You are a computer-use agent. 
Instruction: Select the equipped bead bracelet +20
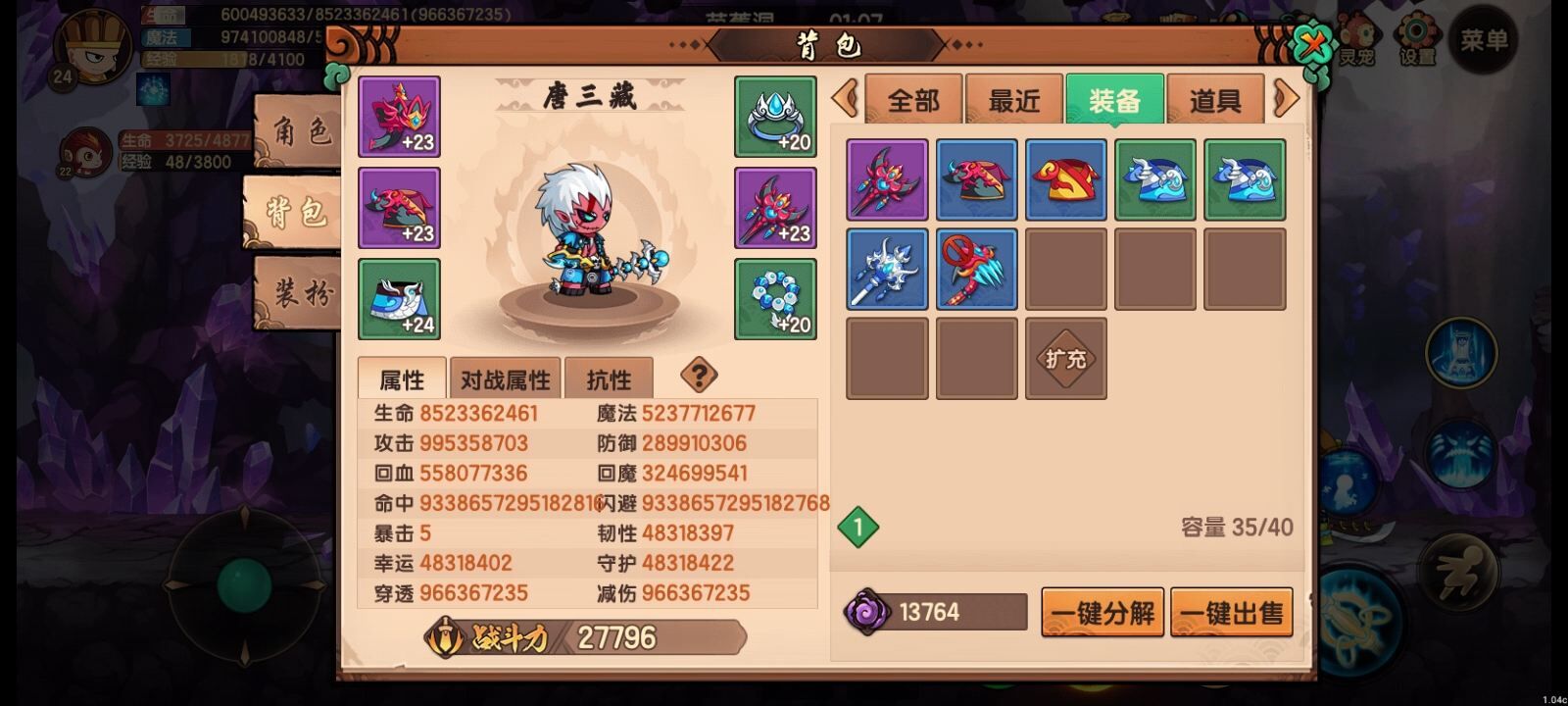coord(775,299)
